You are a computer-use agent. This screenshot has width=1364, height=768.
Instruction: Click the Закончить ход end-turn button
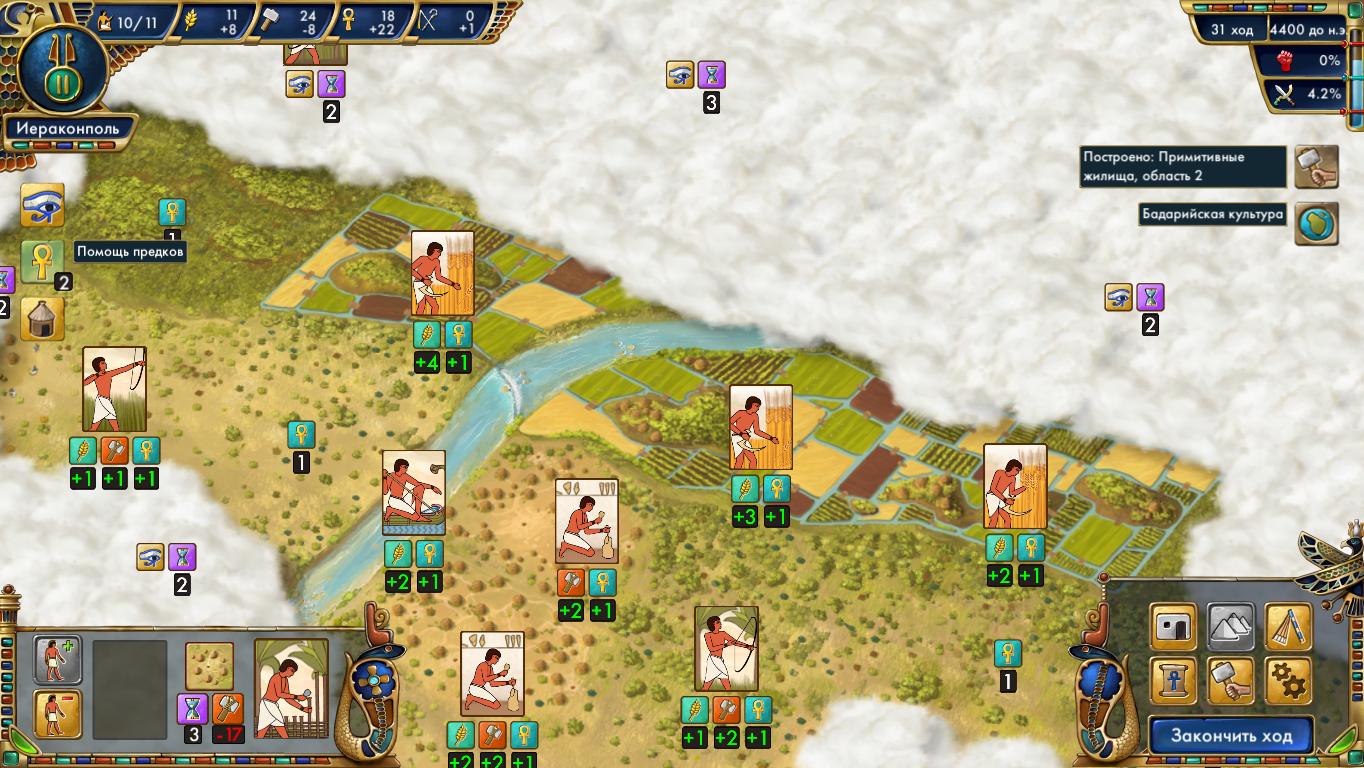pyautogui.click(x=1229, y=736)
